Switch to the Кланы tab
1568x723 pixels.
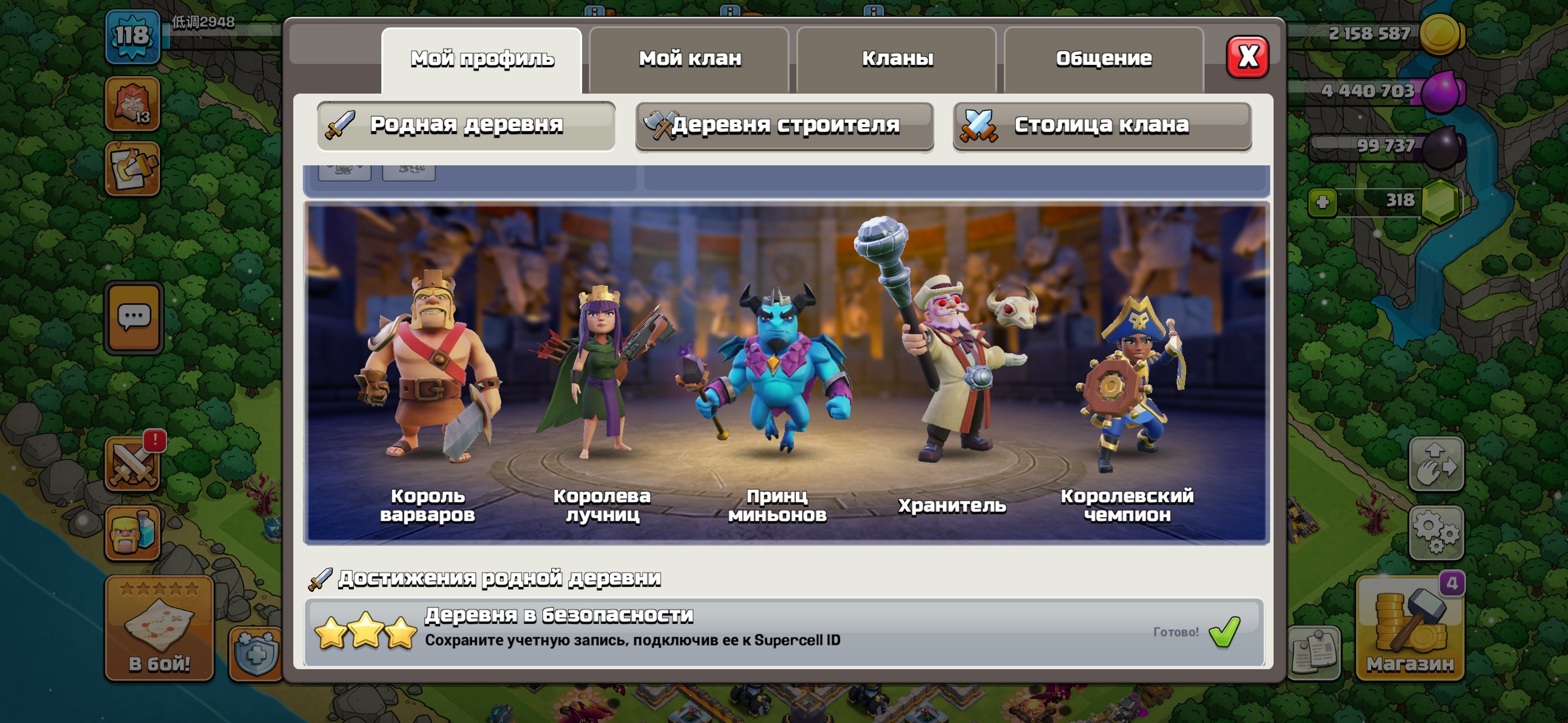(x=897, y=59)
